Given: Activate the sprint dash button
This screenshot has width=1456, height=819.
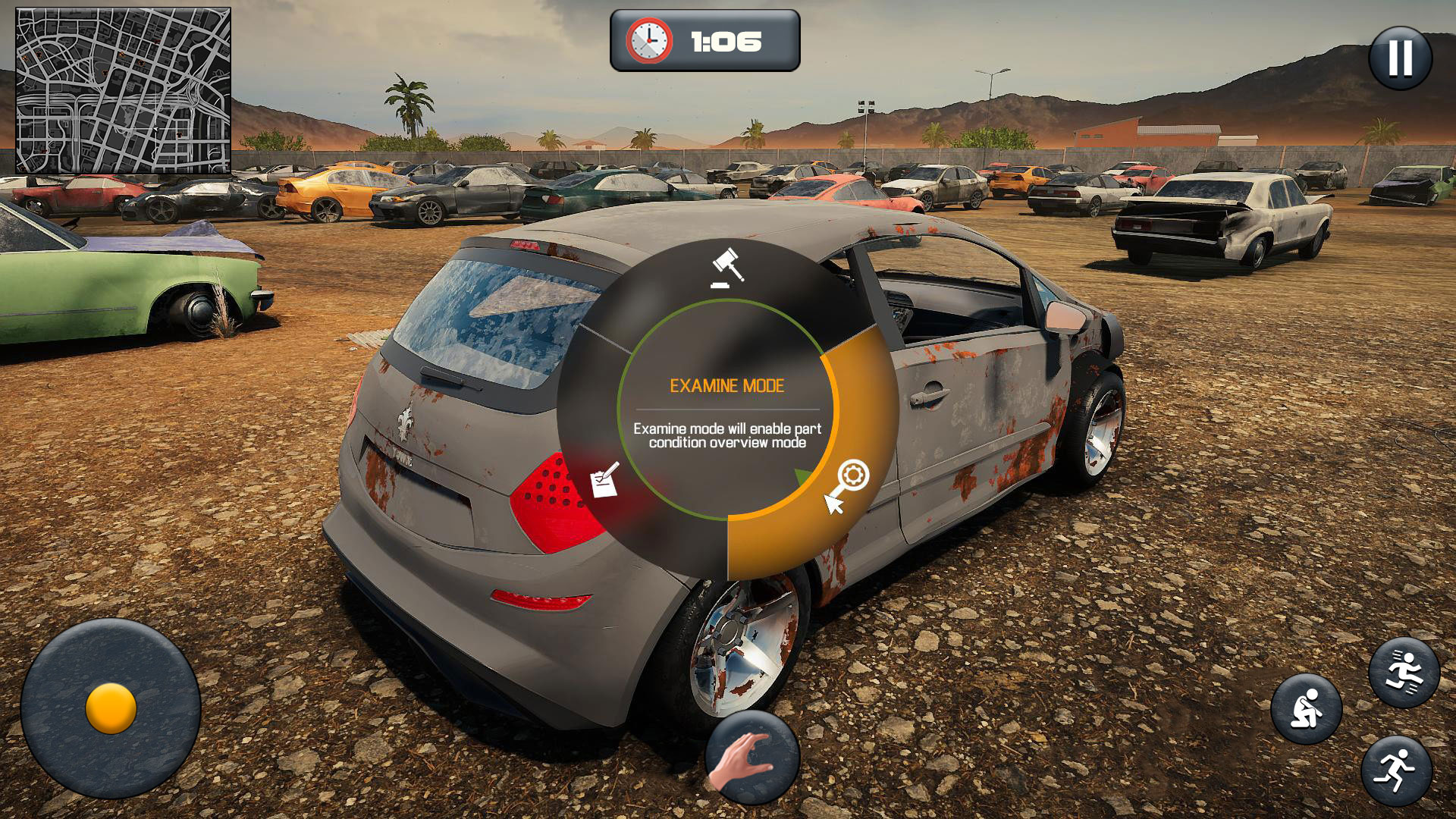Looking at the screenshot, I should 1404,672.
